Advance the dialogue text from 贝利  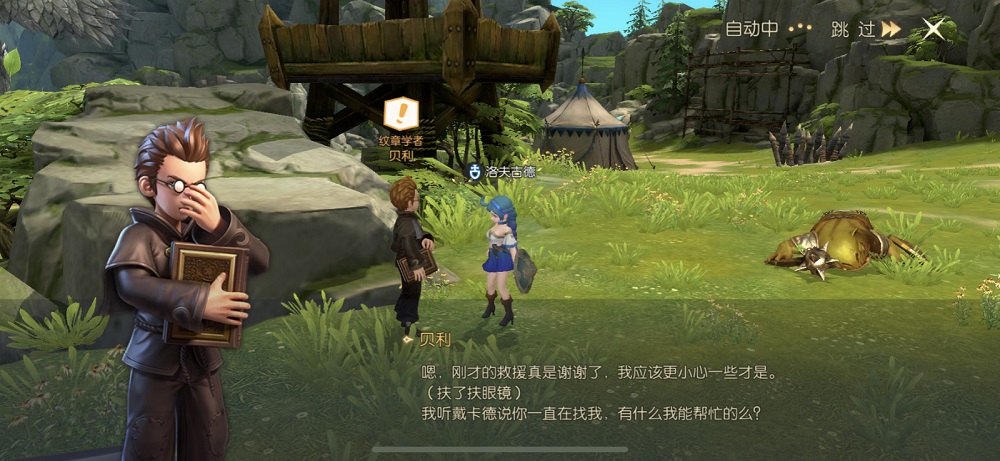click(x=598, y=392)
